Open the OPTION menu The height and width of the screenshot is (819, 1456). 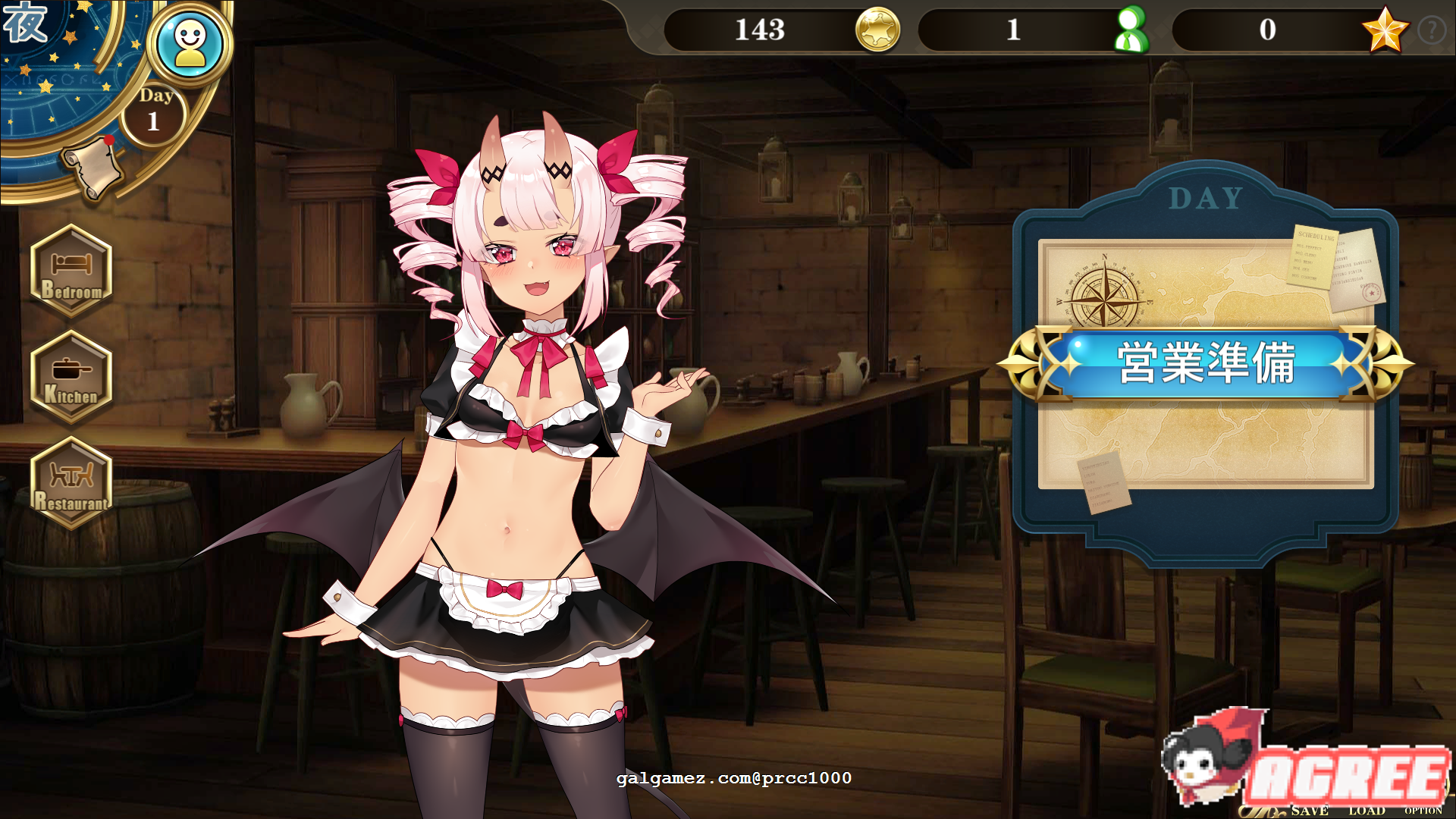1424,809
